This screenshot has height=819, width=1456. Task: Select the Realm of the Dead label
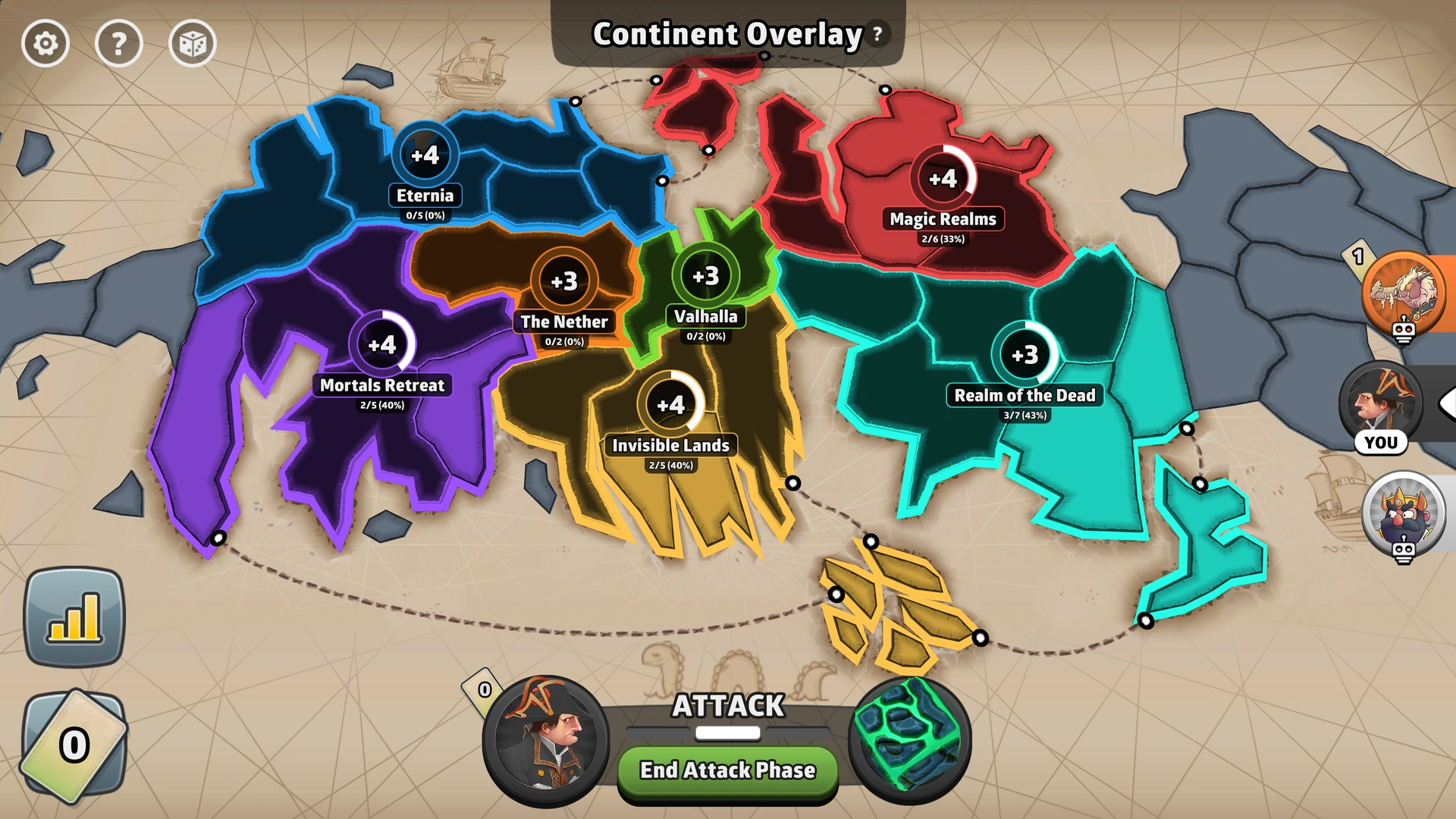coord(1024,395)
